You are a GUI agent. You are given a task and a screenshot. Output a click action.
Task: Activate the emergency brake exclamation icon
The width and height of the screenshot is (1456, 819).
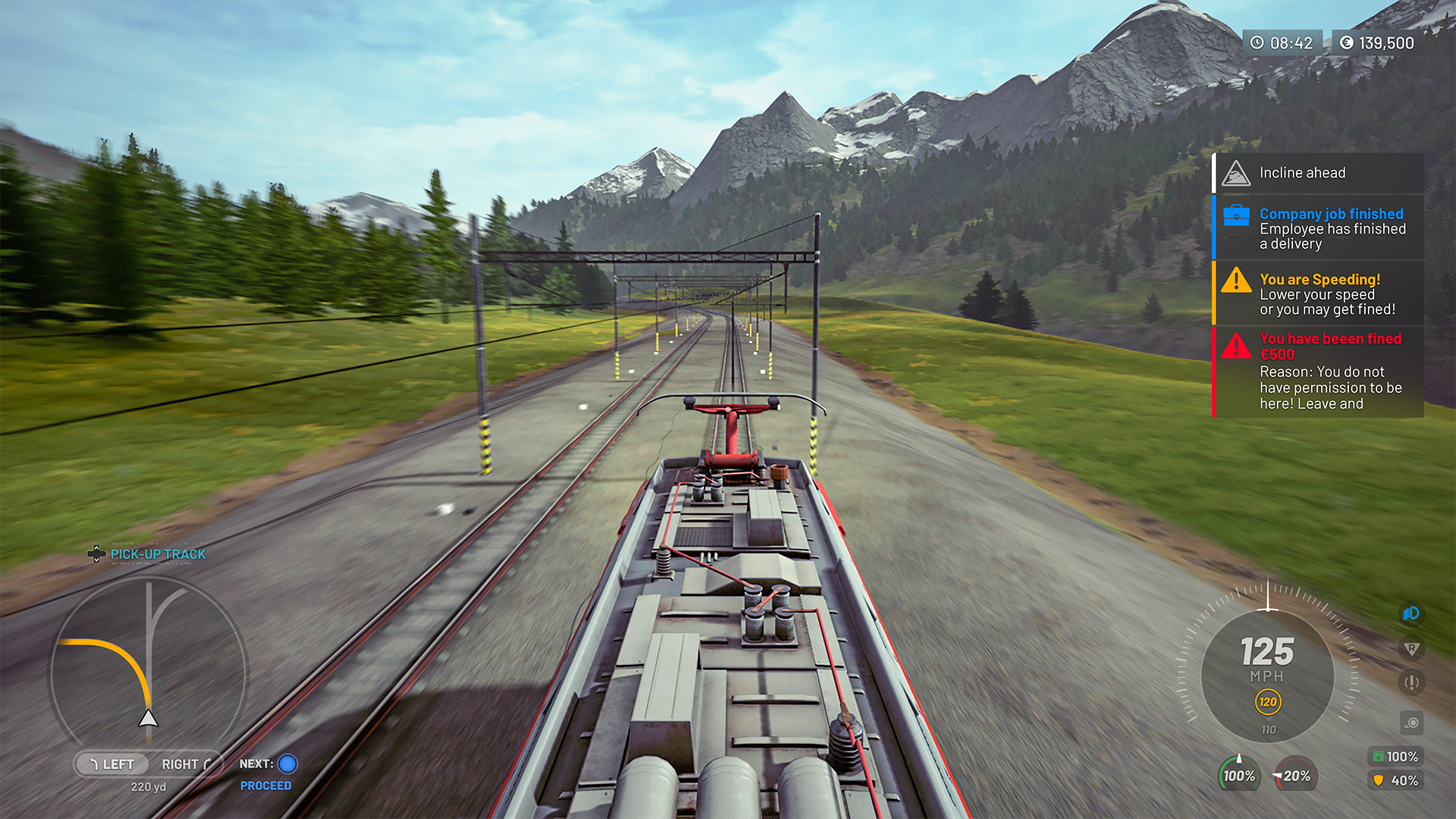pos(1410,682)
